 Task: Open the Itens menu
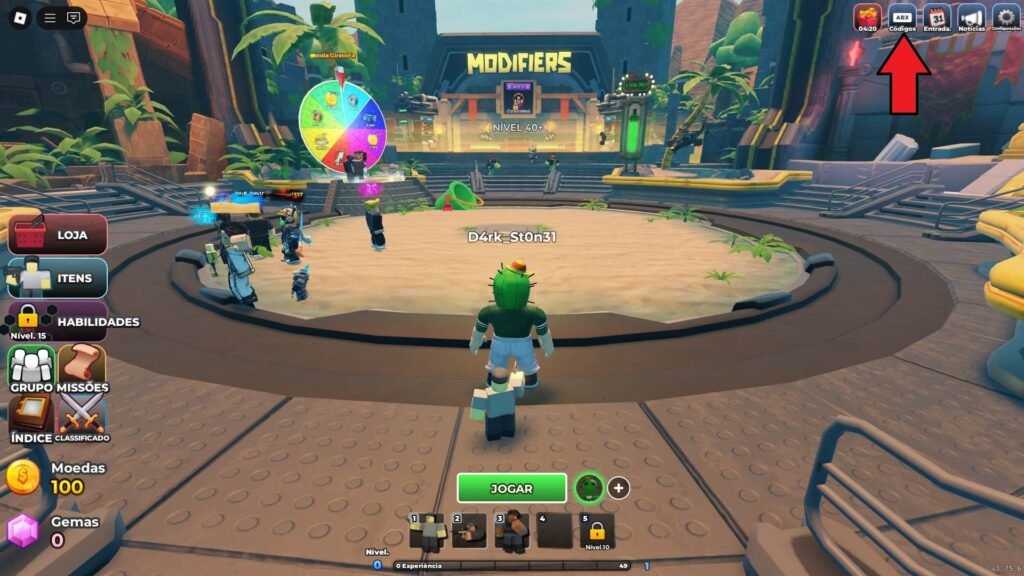(58, 278)
